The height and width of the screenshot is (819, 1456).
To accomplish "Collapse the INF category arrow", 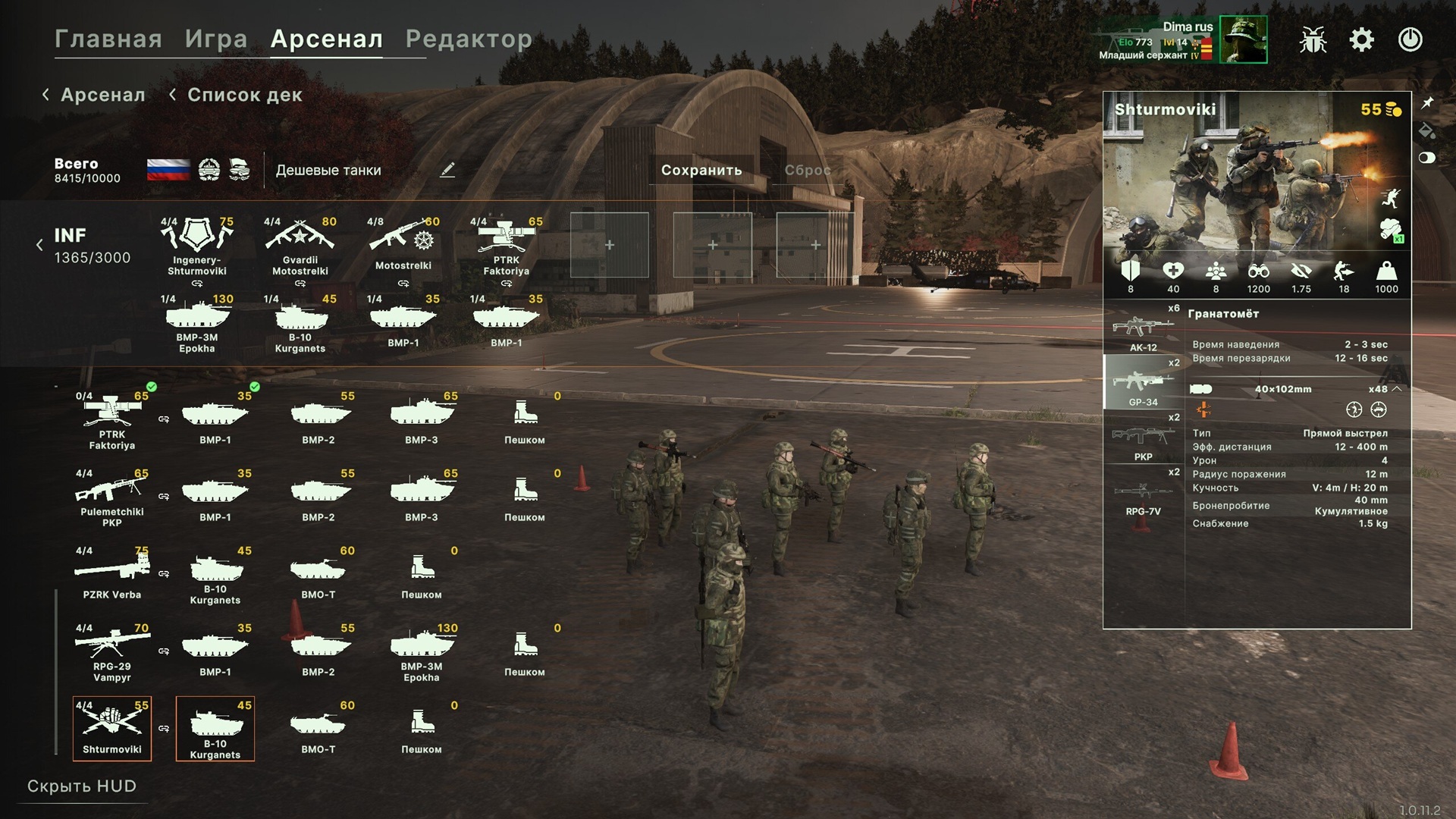I will coord(39,245).
